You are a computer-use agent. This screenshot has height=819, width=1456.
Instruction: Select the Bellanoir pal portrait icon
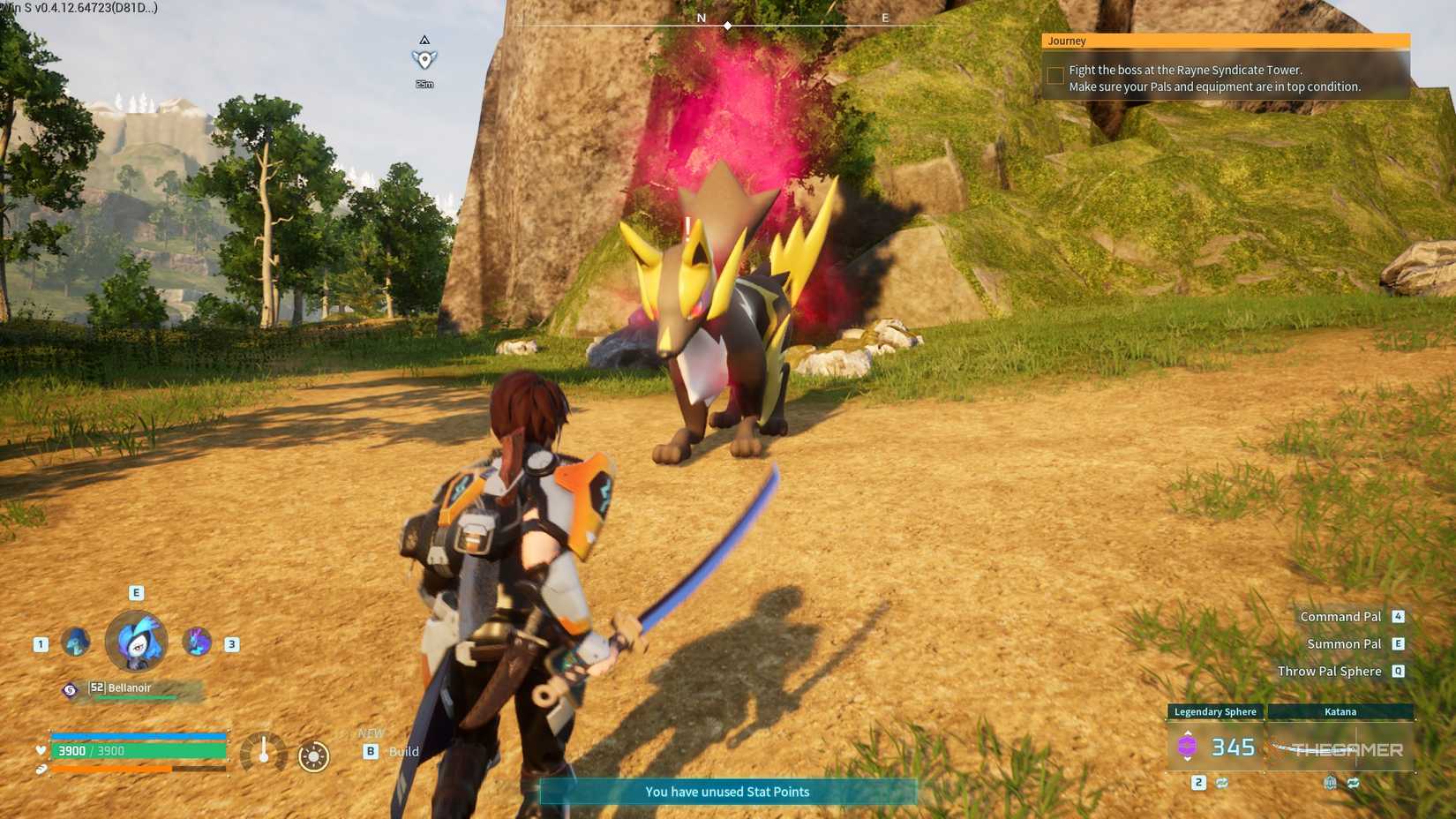click(x=136, y=642)
